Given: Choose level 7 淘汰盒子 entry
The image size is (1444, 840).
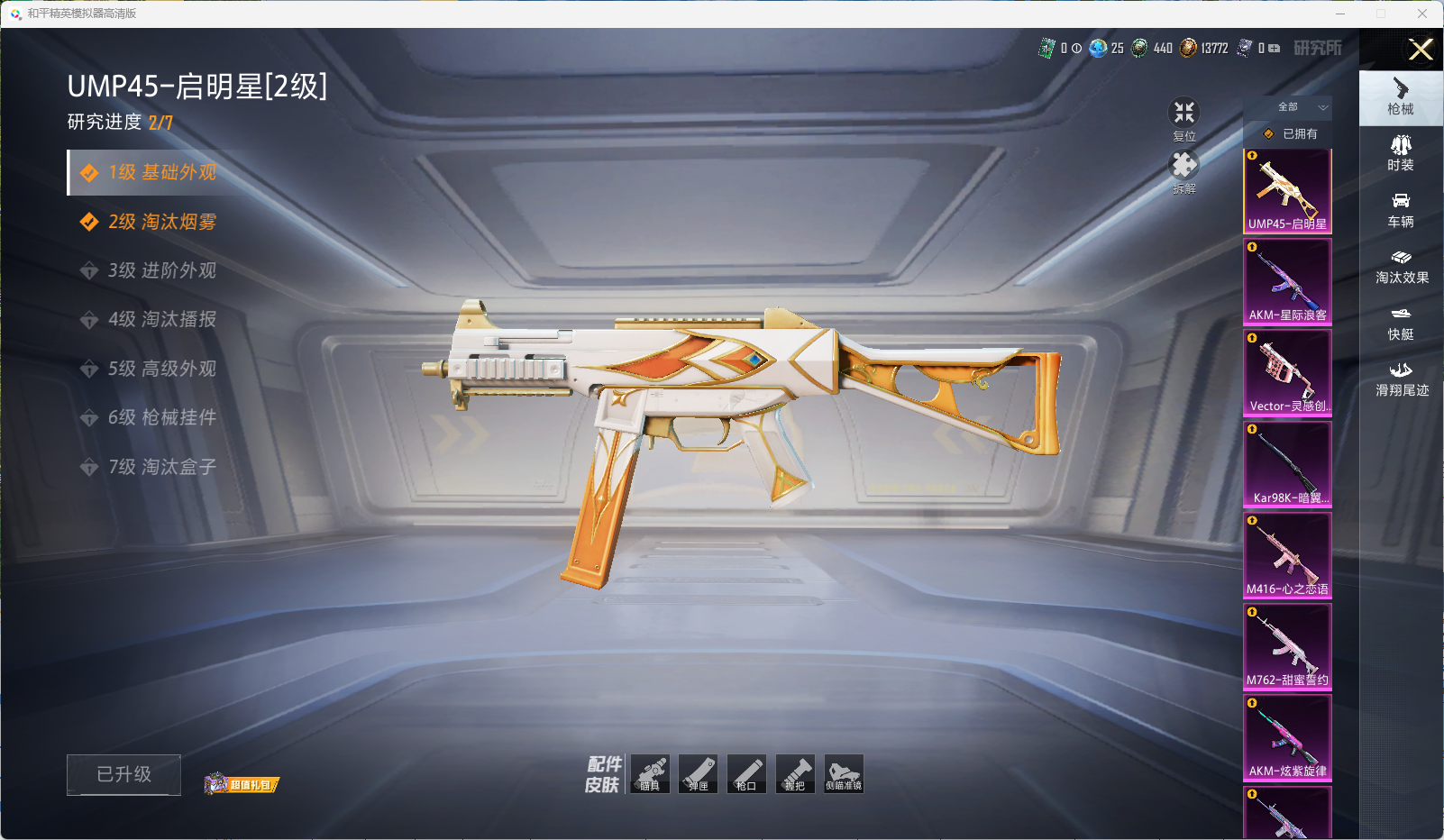Looking at the screenshot, I should pos(162,467).
